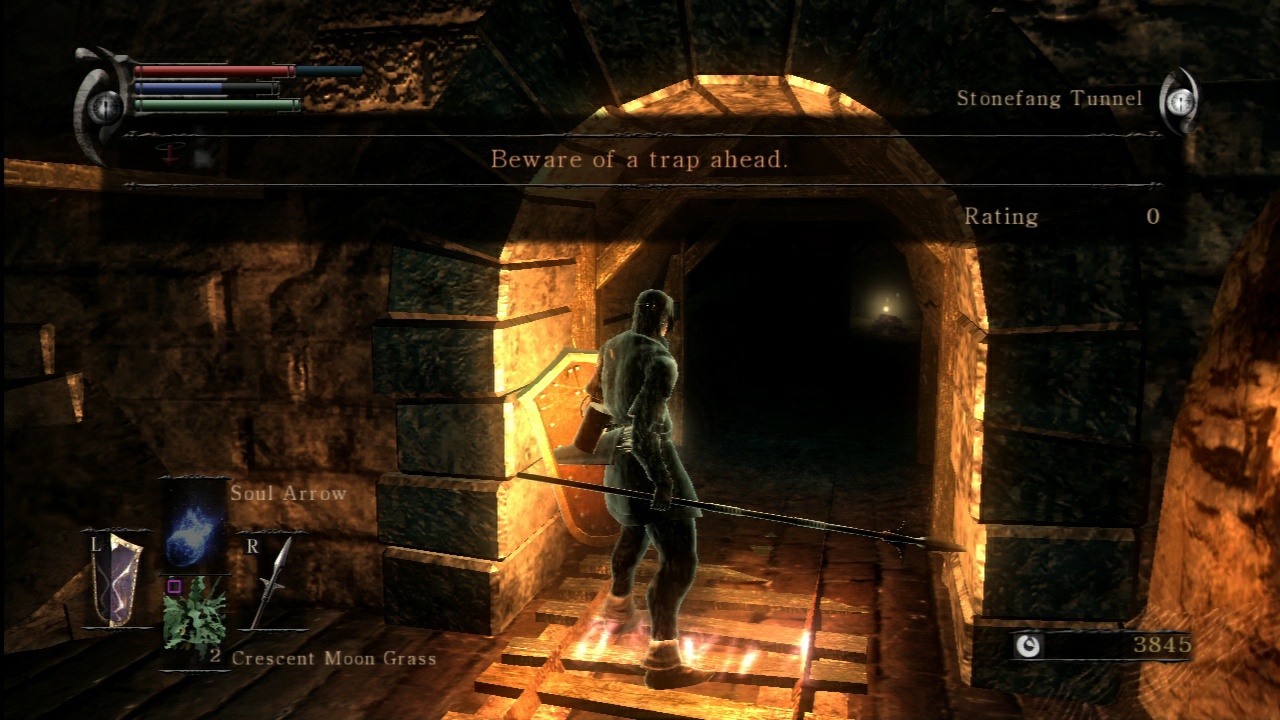The image size is (1280, 720).
Task: Click the message 'Beware of a trap ahead'
Action: pos(640,158)
